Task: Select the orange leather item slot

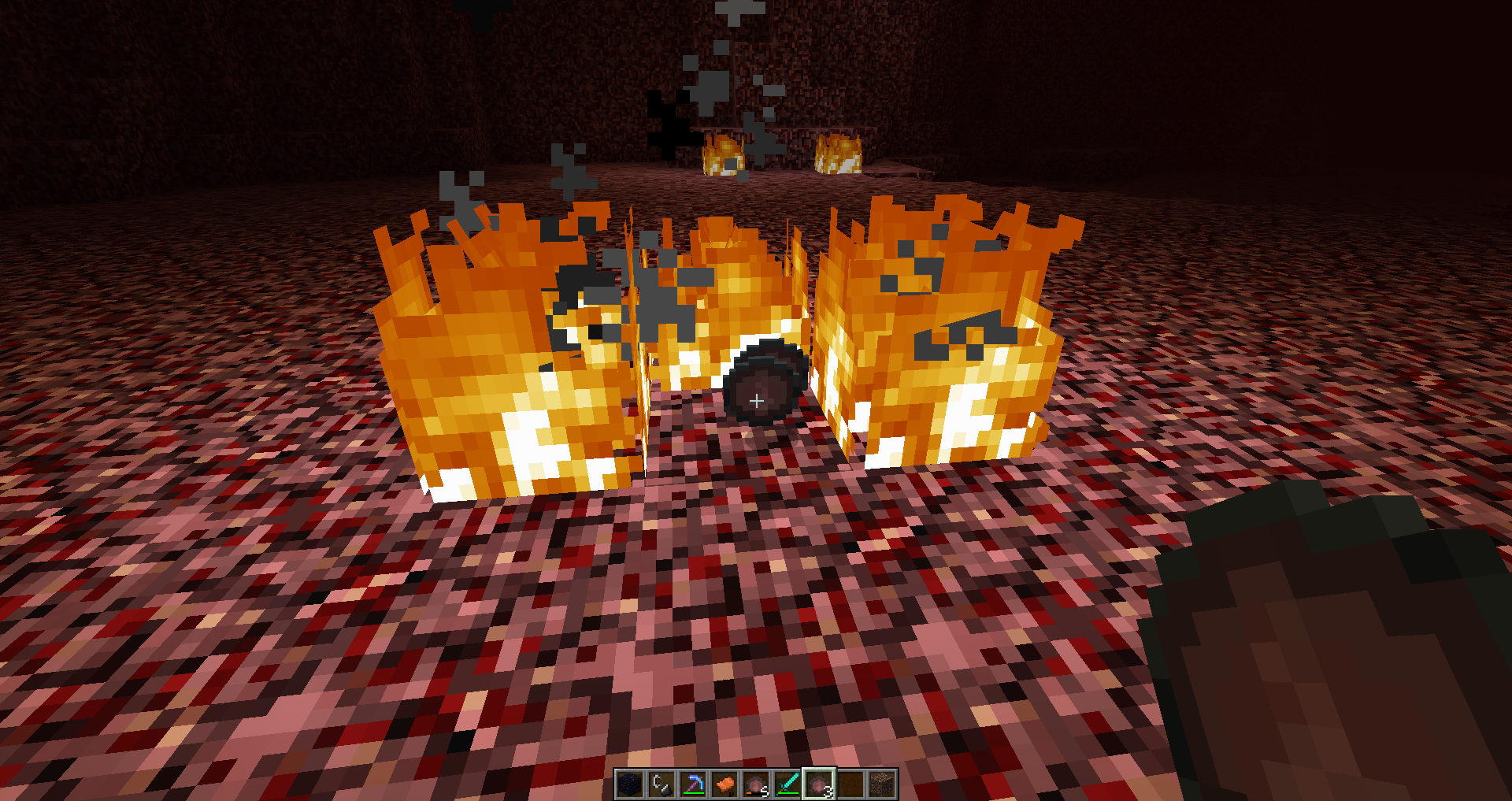Action: 724,784
